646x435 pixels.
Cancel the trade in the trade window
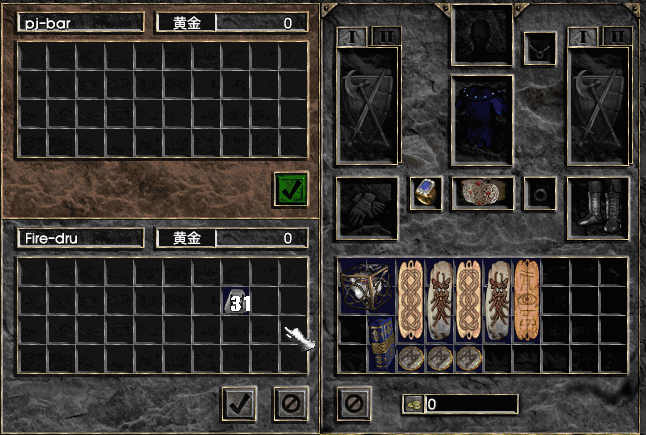(290, 404)
